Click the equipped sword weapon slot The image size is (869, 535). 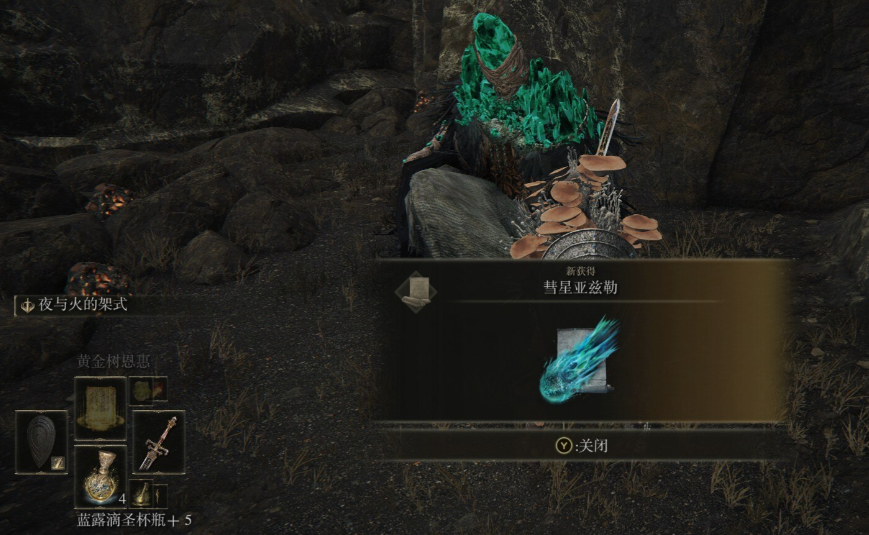(158, 441)
